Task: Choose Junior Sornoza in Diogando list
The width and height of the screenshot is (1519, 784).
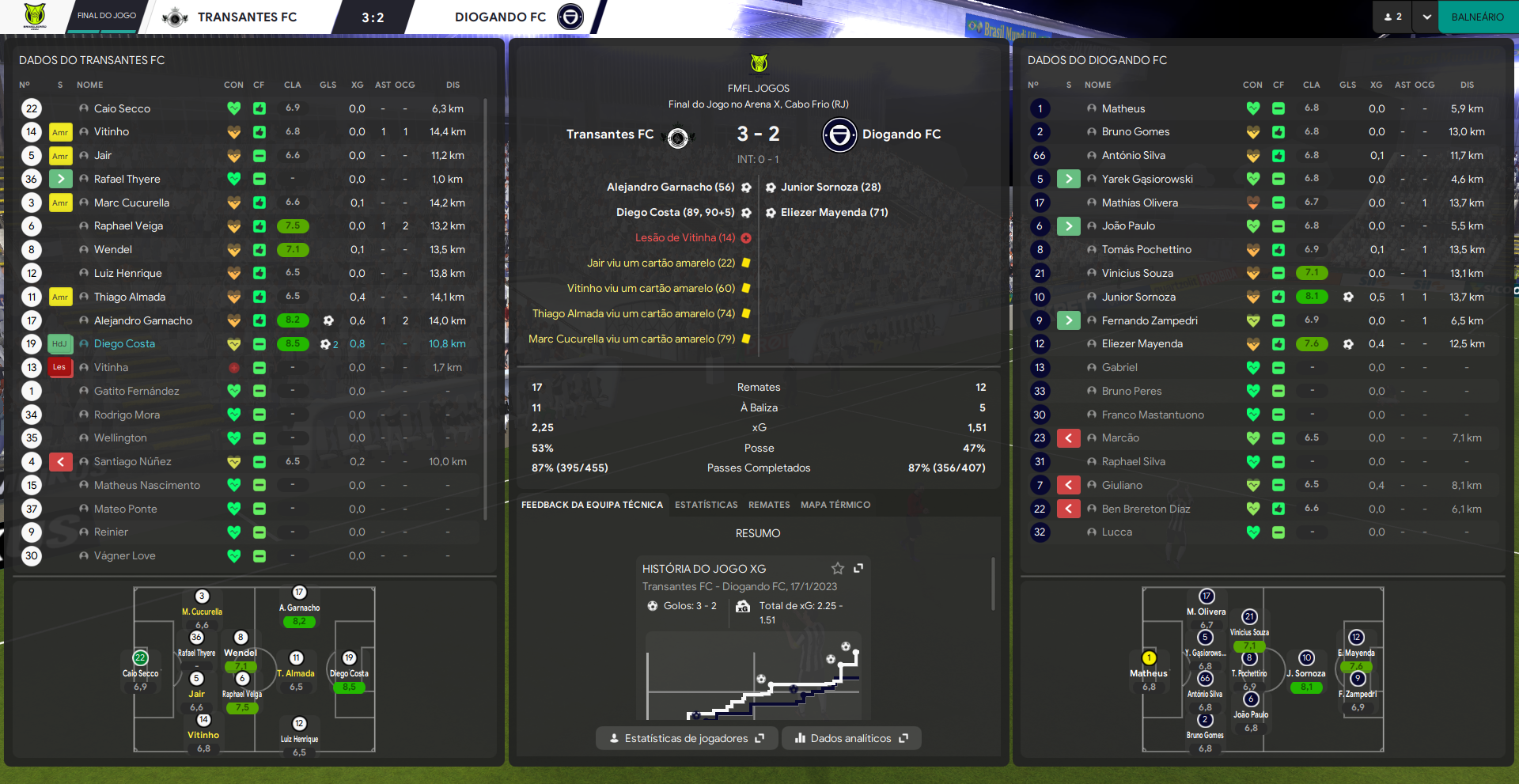Action: tap(1138, 297)
